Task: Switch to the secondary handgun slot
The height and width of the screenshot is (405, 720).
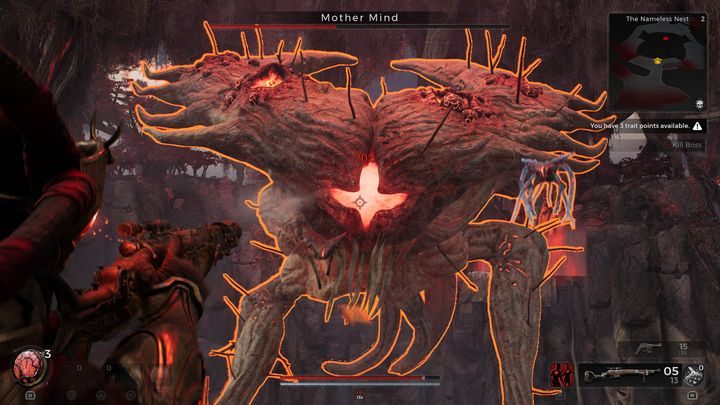Action: pyautogui.click(x=648, y=347)
